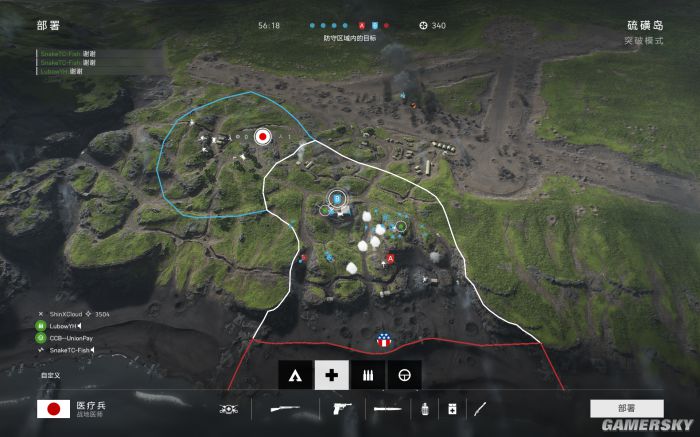
Task: Switch to the Support class ammo icon
Action: pos(367,375)
